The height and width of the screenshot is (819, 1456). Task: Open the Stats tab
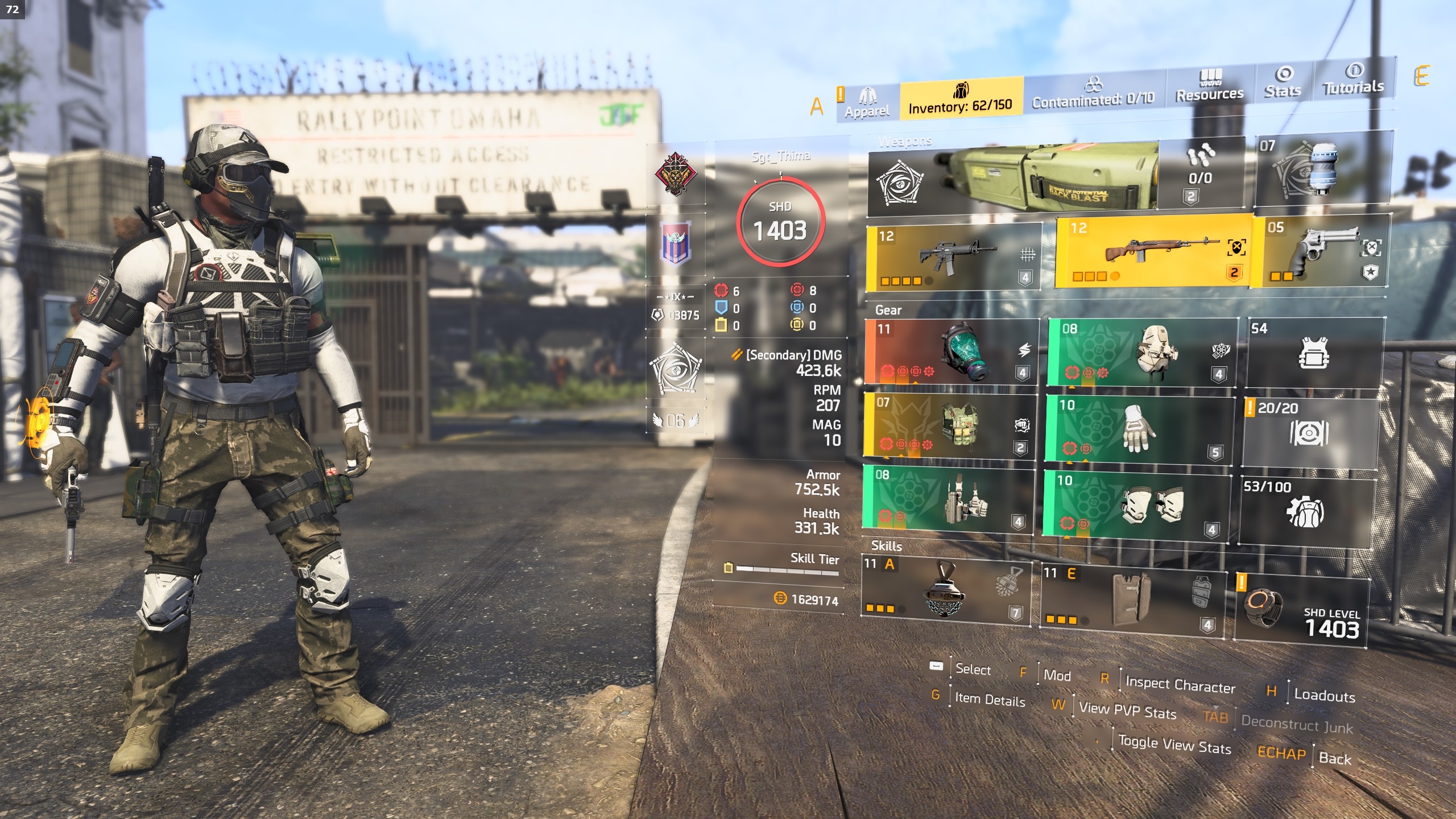tap(1283, 82)
